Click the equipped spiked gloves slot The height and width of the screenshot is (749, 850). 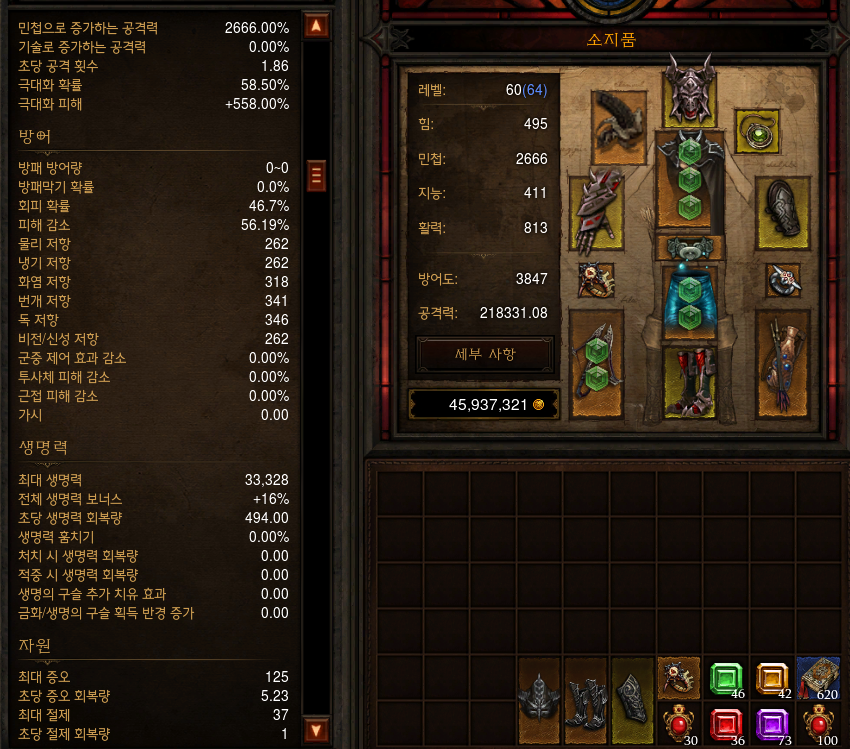pyautogui.click(x=597, y=209)
